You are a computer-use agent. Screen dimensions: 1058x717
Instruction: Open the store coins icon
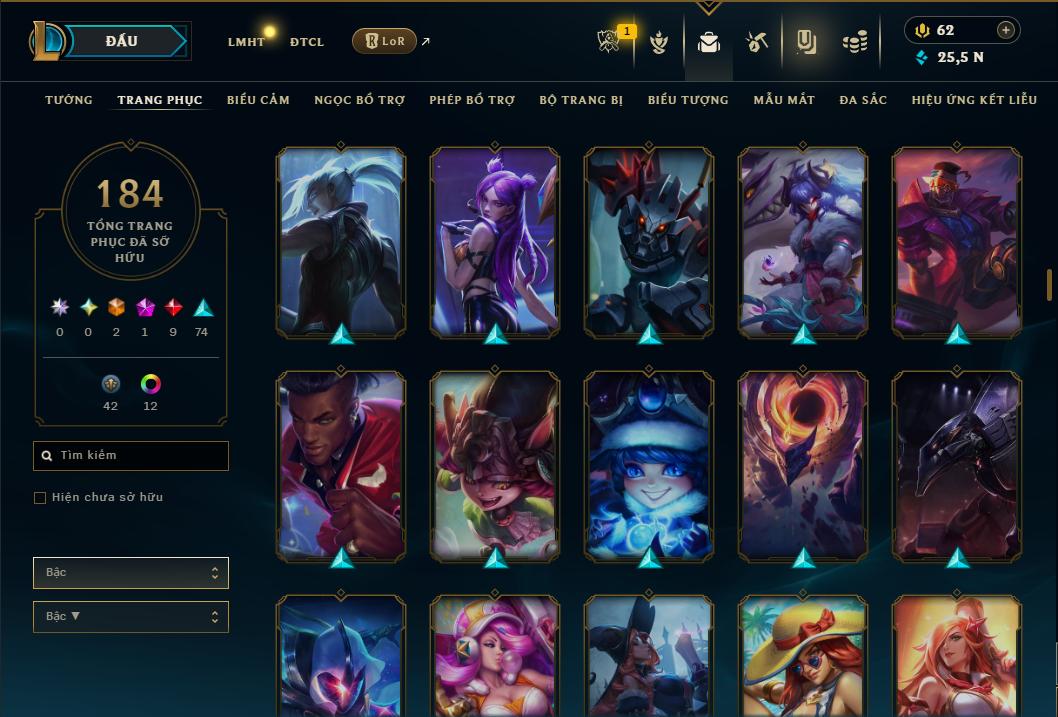(x=854, y=42)
